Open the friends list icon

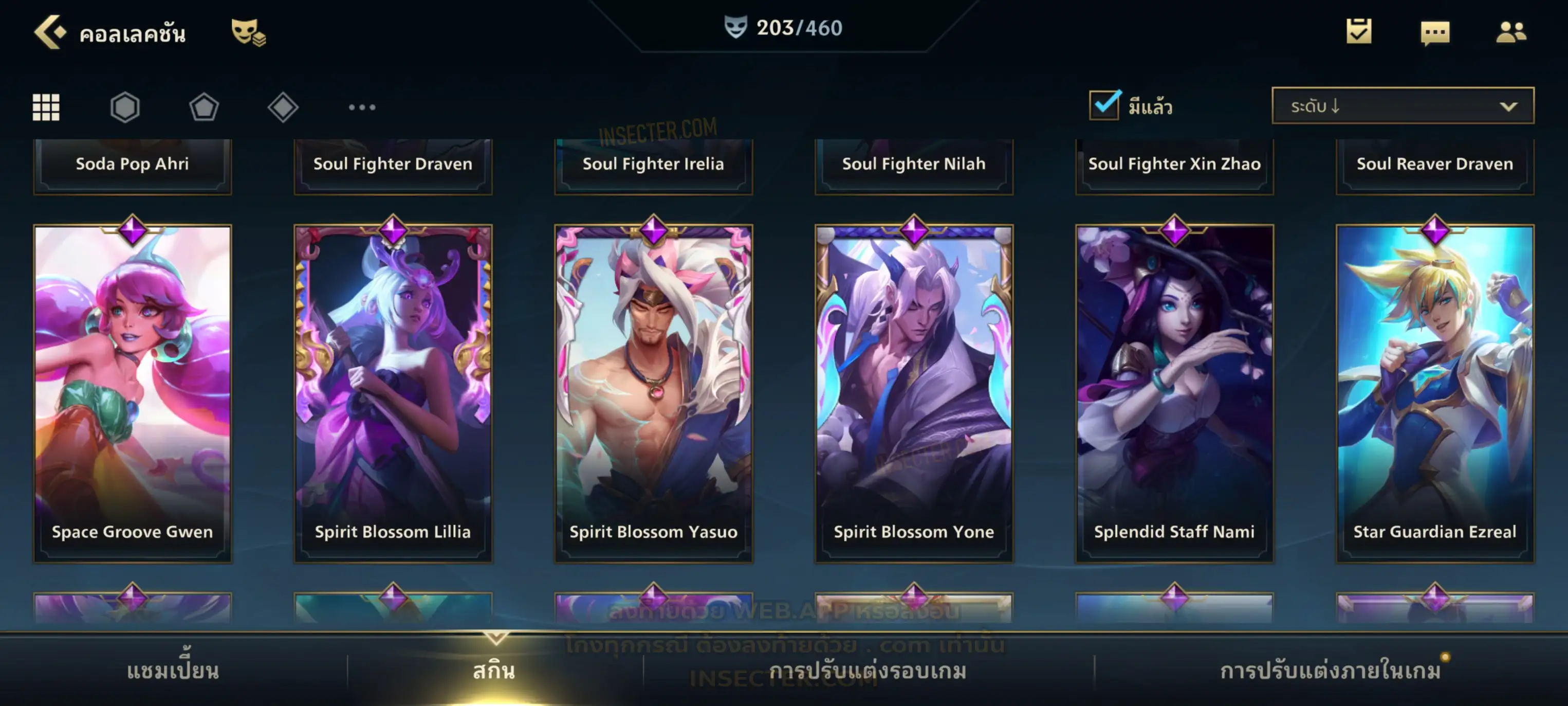tap(1510, 32)
